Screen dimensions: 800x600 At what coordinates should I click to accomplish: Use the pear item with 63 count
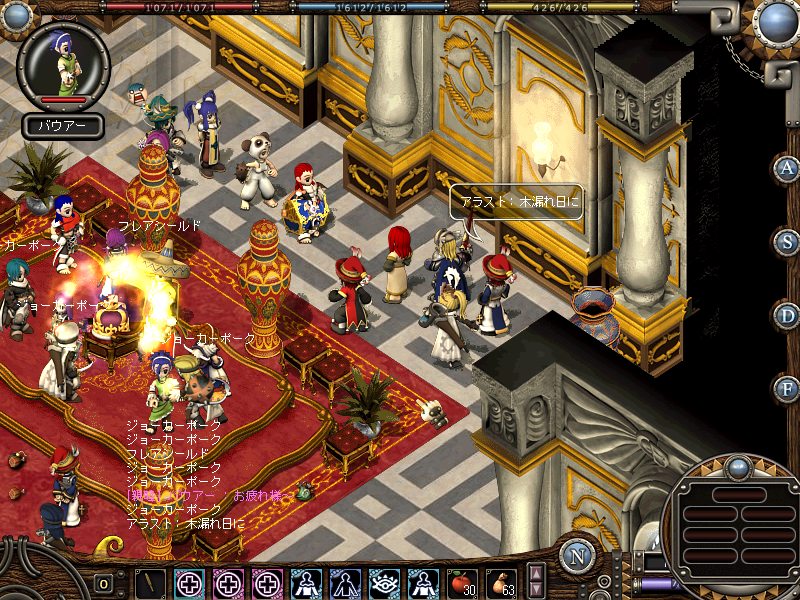501,583
